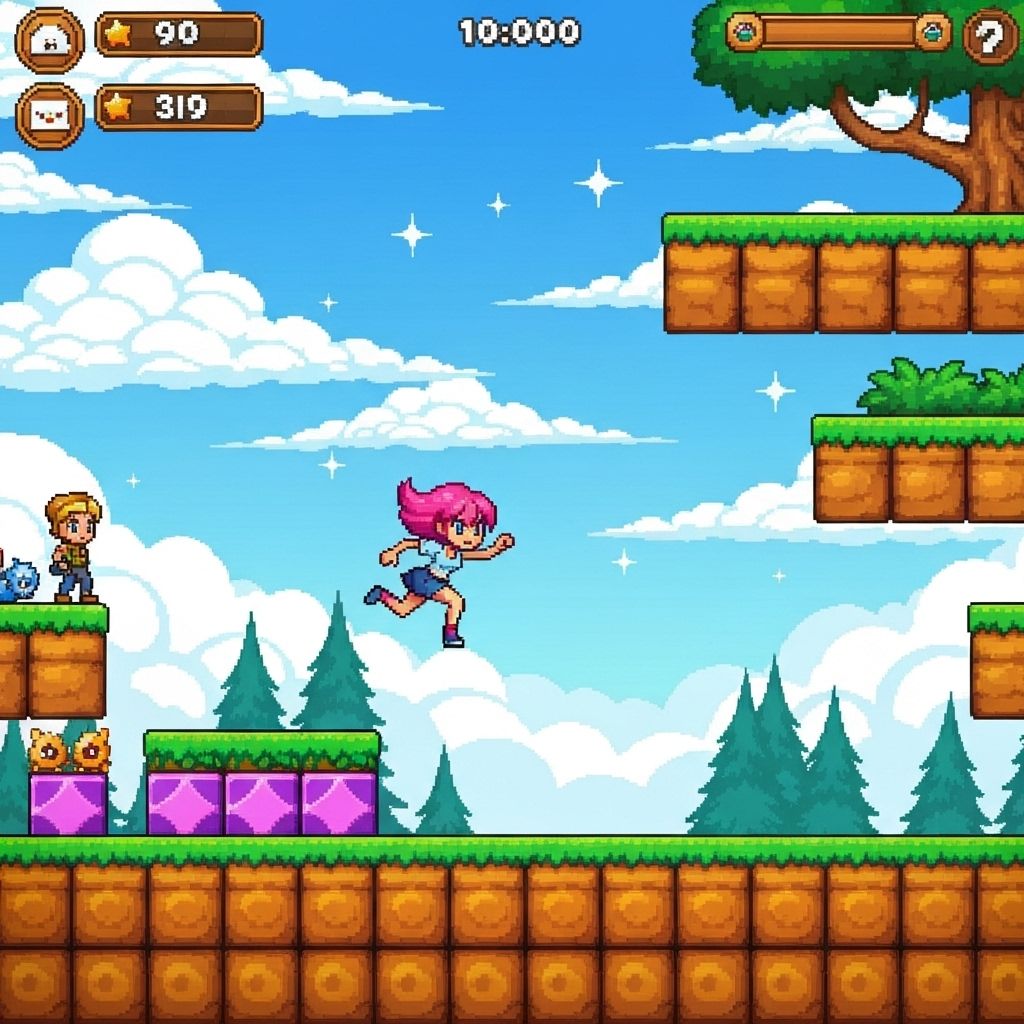Open help with the question mark button

pos(990,36)
